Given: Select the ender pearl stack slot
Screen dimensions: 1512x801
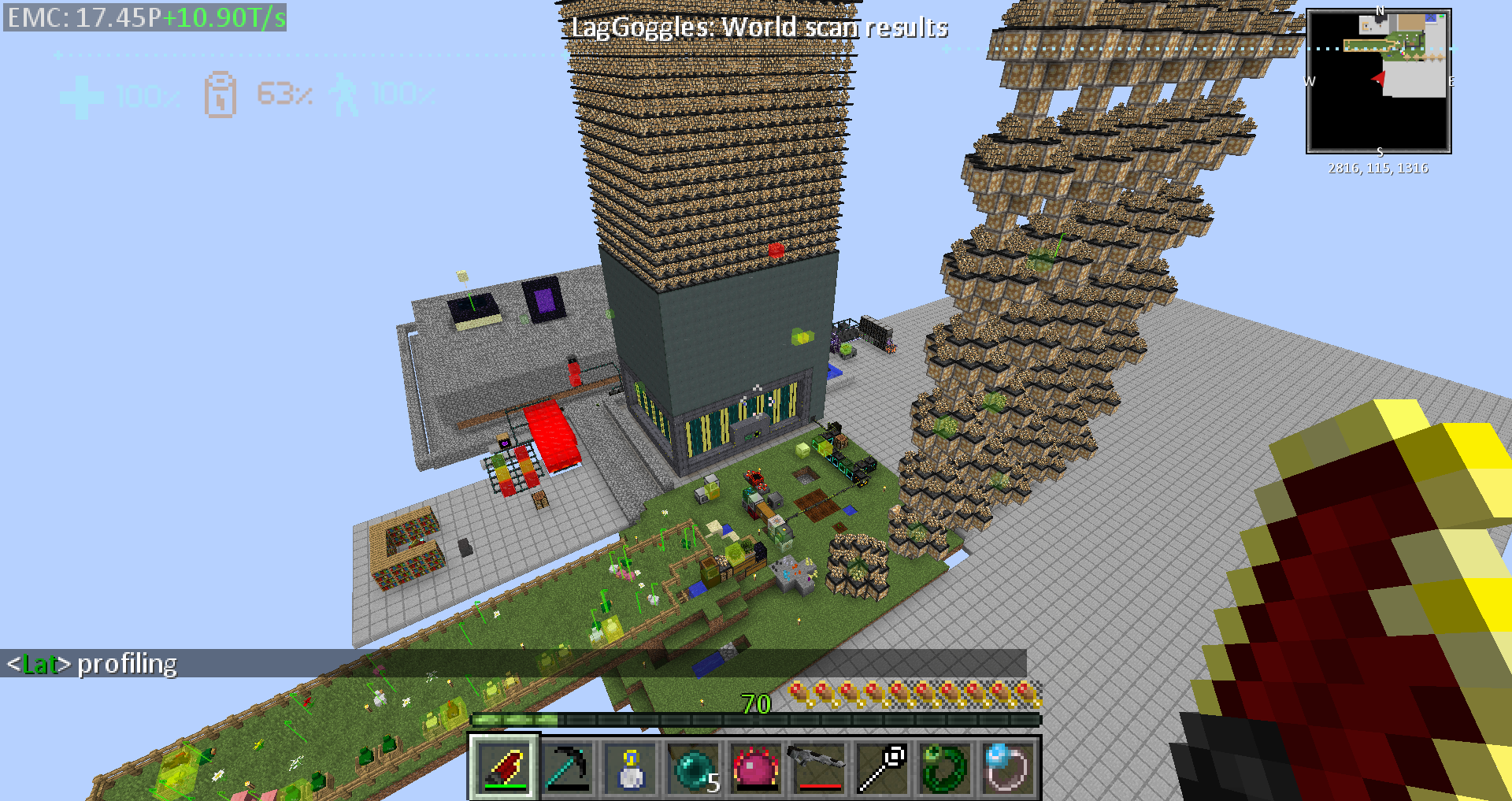Looking at the screenshot, I should click(x=693, y=767).
